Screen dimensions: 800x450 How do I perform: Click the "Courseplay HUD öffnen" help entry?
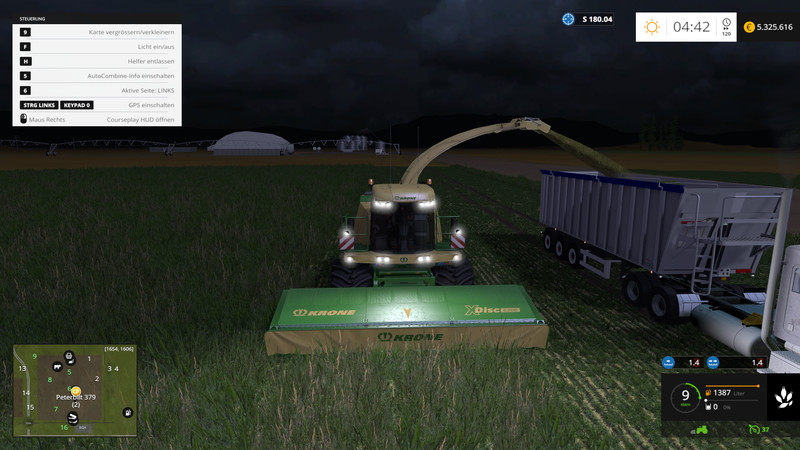point(140,119)
